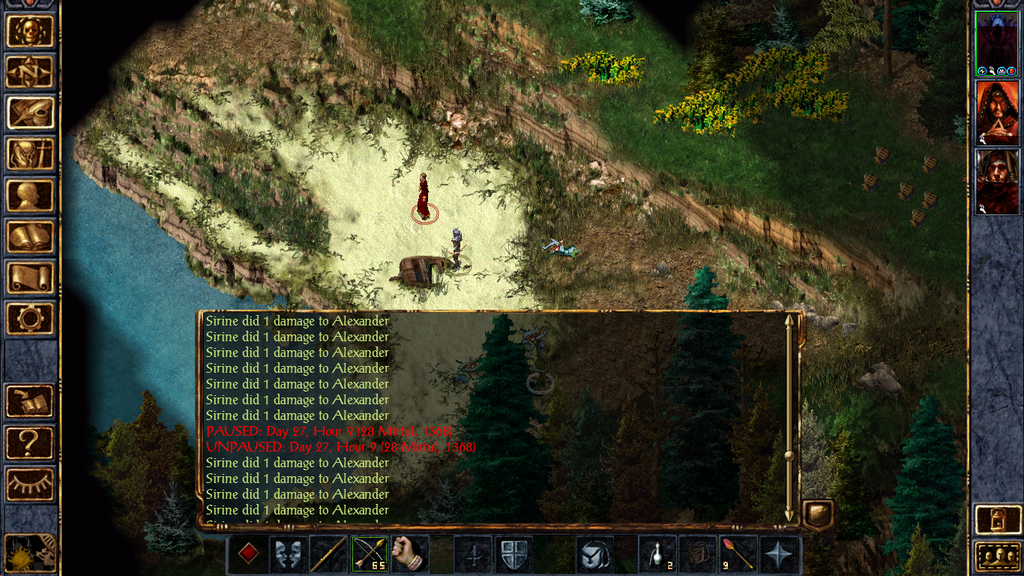Select the third character portrait
Screen dimensions: 1024x576
click(x=996, y=181)
